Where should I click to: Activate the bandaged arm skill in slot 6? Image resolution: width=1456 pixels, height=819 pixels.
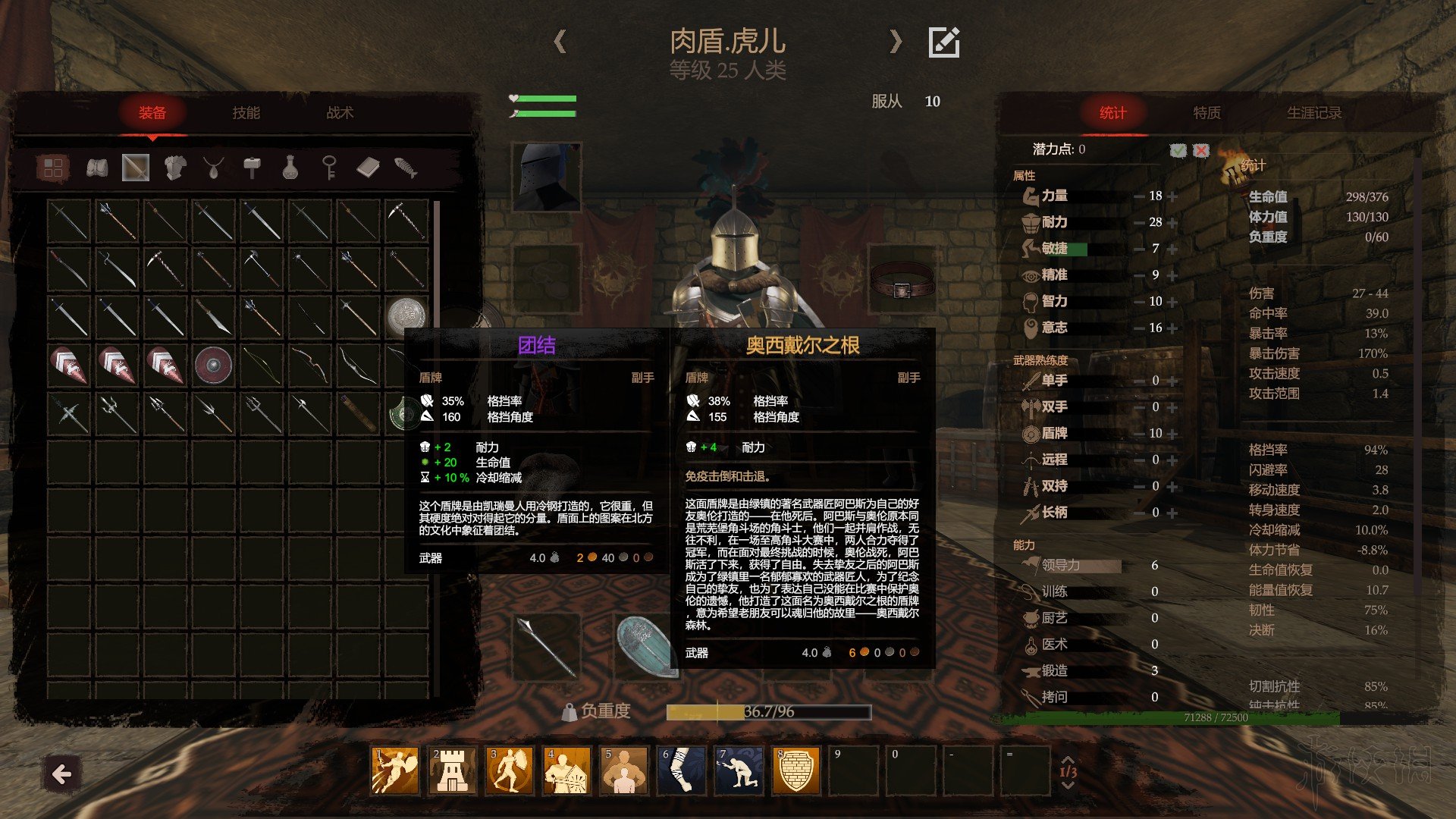(680, 770)
